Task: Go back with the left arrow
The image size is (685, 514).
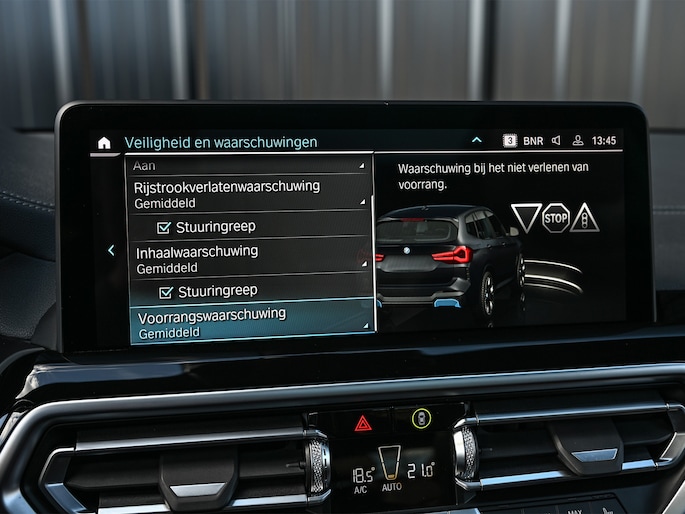Action: 111,251
